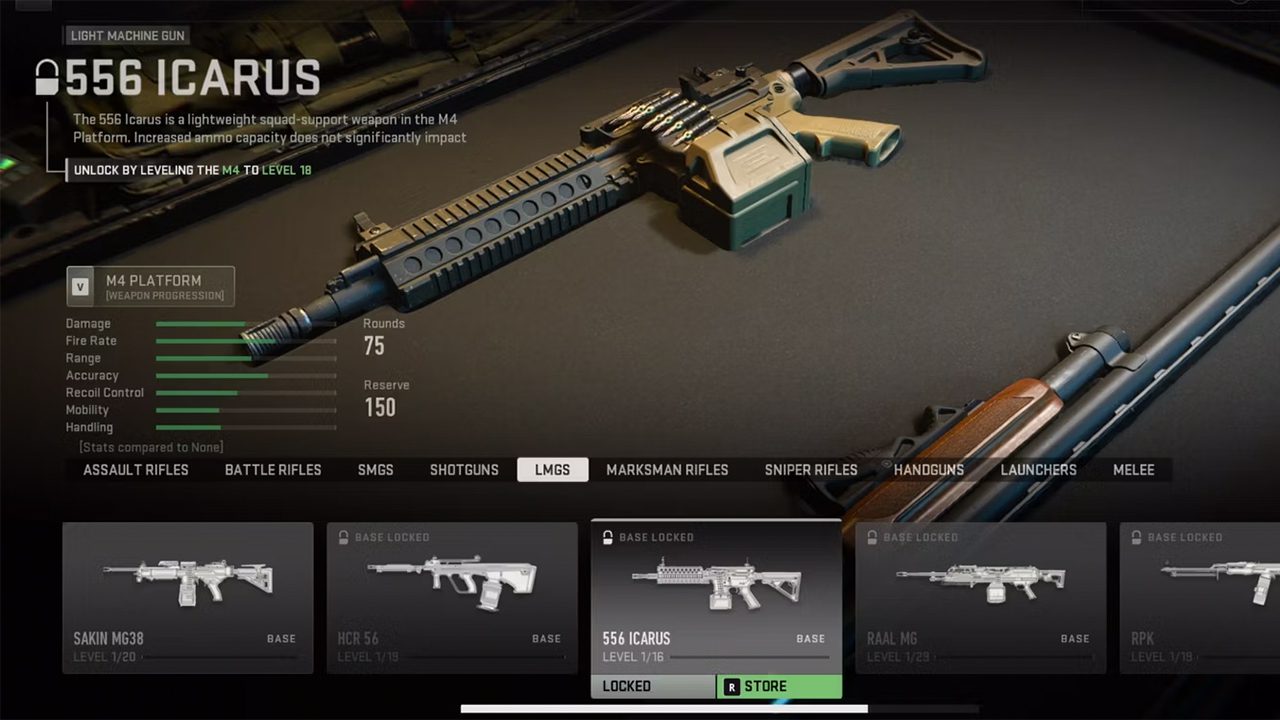1280x720 pixels.
Task: Open the Store for 556 Icarus
Action: click(779, 687)
